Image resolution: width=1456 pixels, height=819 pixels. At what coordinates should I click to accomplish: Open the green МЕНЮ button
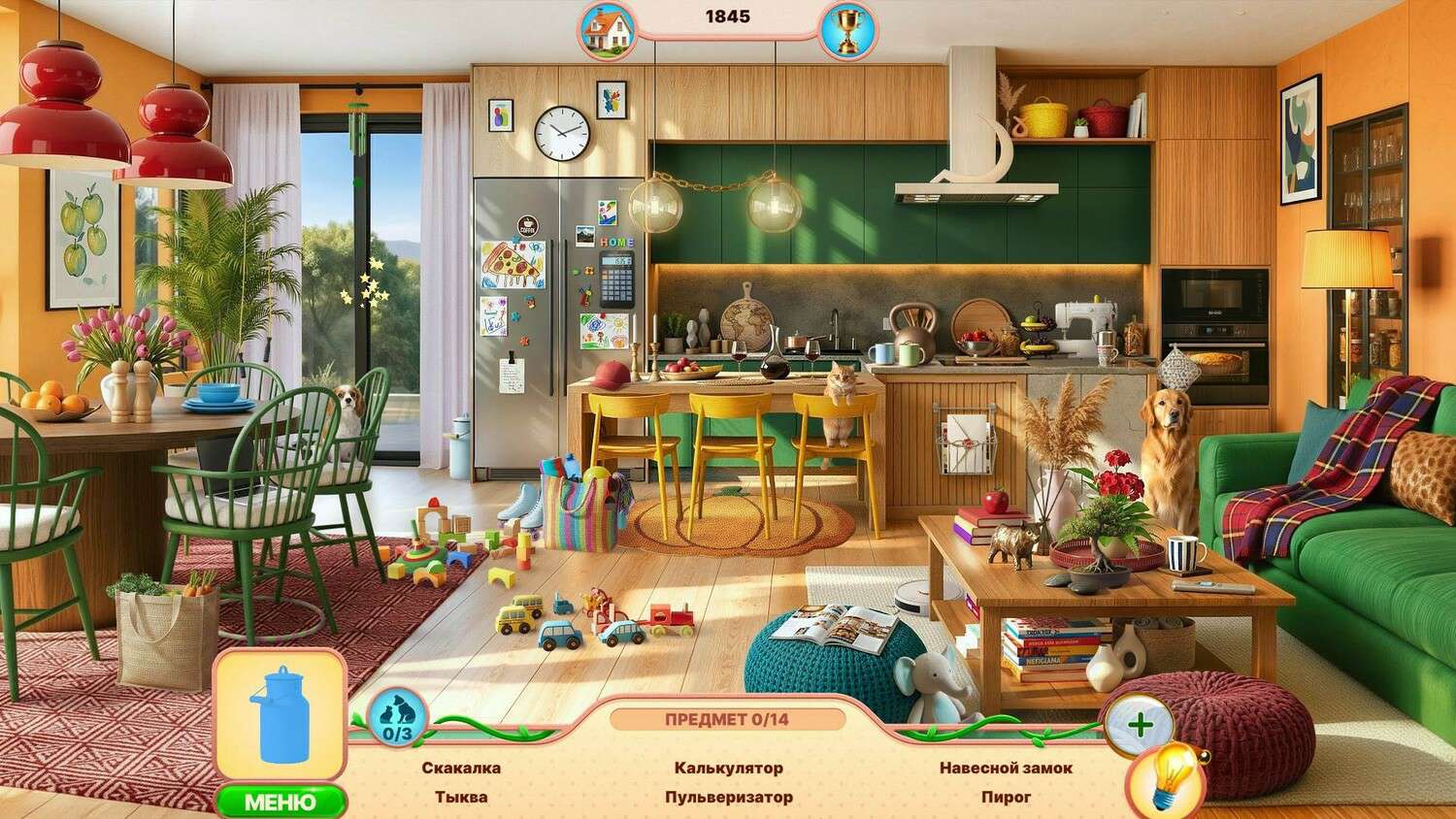pos(280,802)
